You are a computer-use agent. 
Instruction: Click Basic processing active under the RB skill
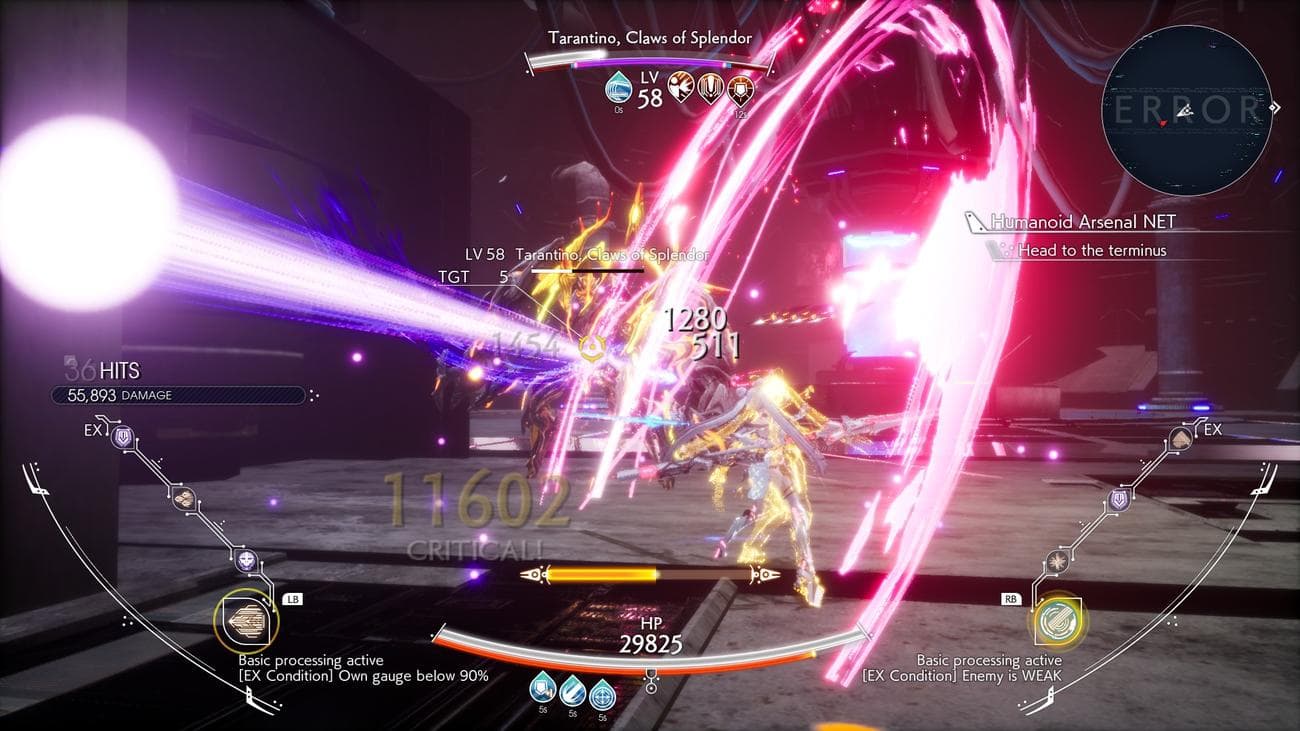(990, 660)
